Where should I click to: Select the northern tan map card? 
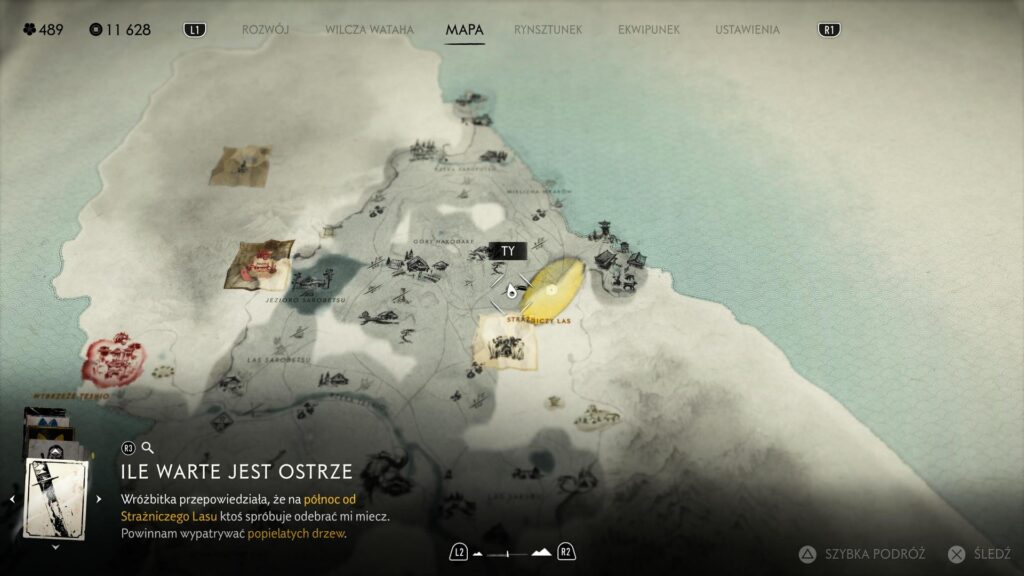(240, 165)
